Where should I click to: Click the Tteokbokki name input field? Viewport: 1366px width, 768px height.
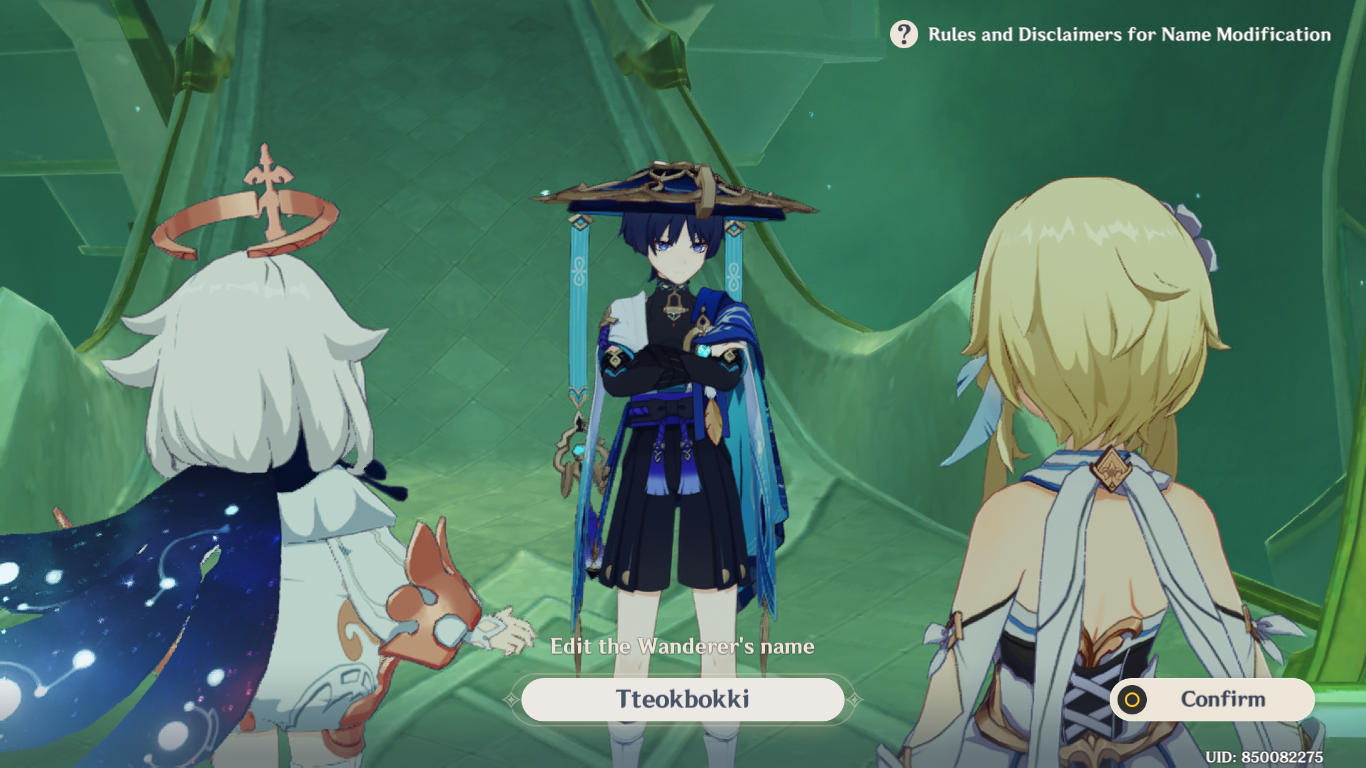683,699
